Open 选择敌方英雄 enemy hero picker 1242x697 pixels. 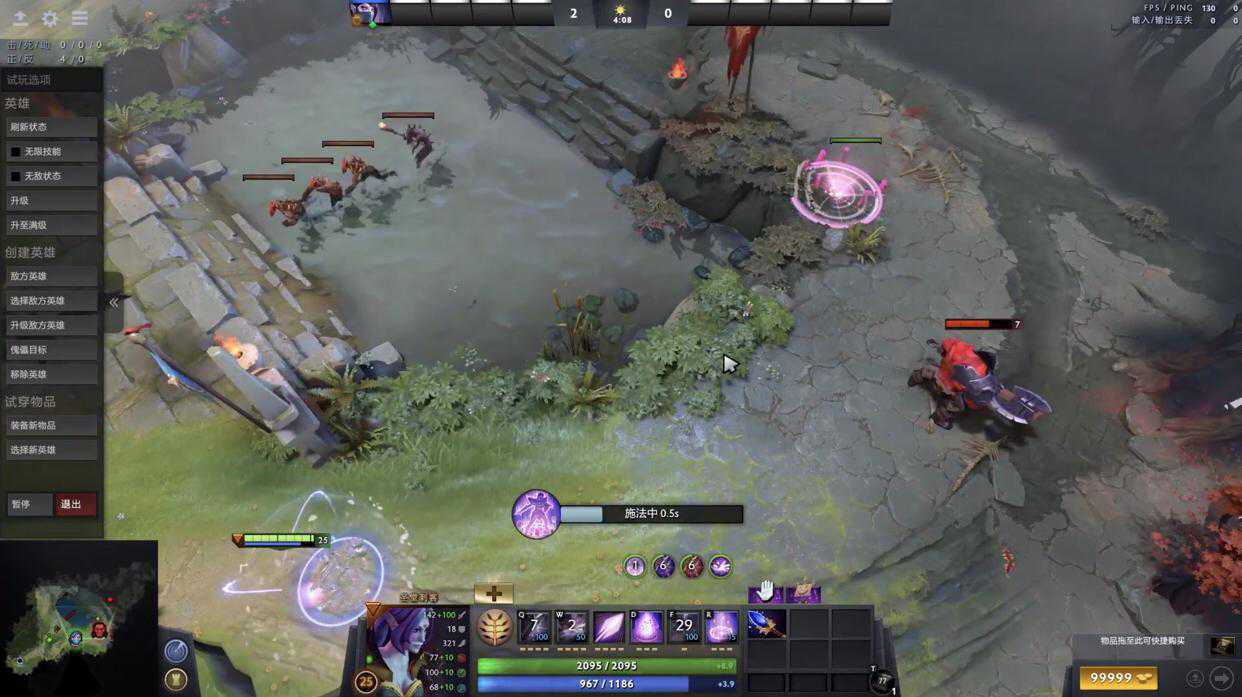click(x=51, y=300)
